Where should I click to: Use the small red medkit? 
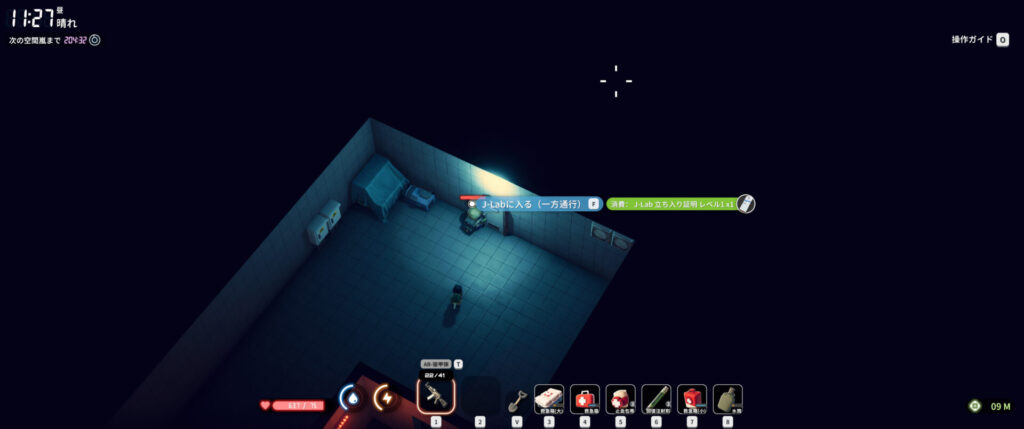[692, 398]
